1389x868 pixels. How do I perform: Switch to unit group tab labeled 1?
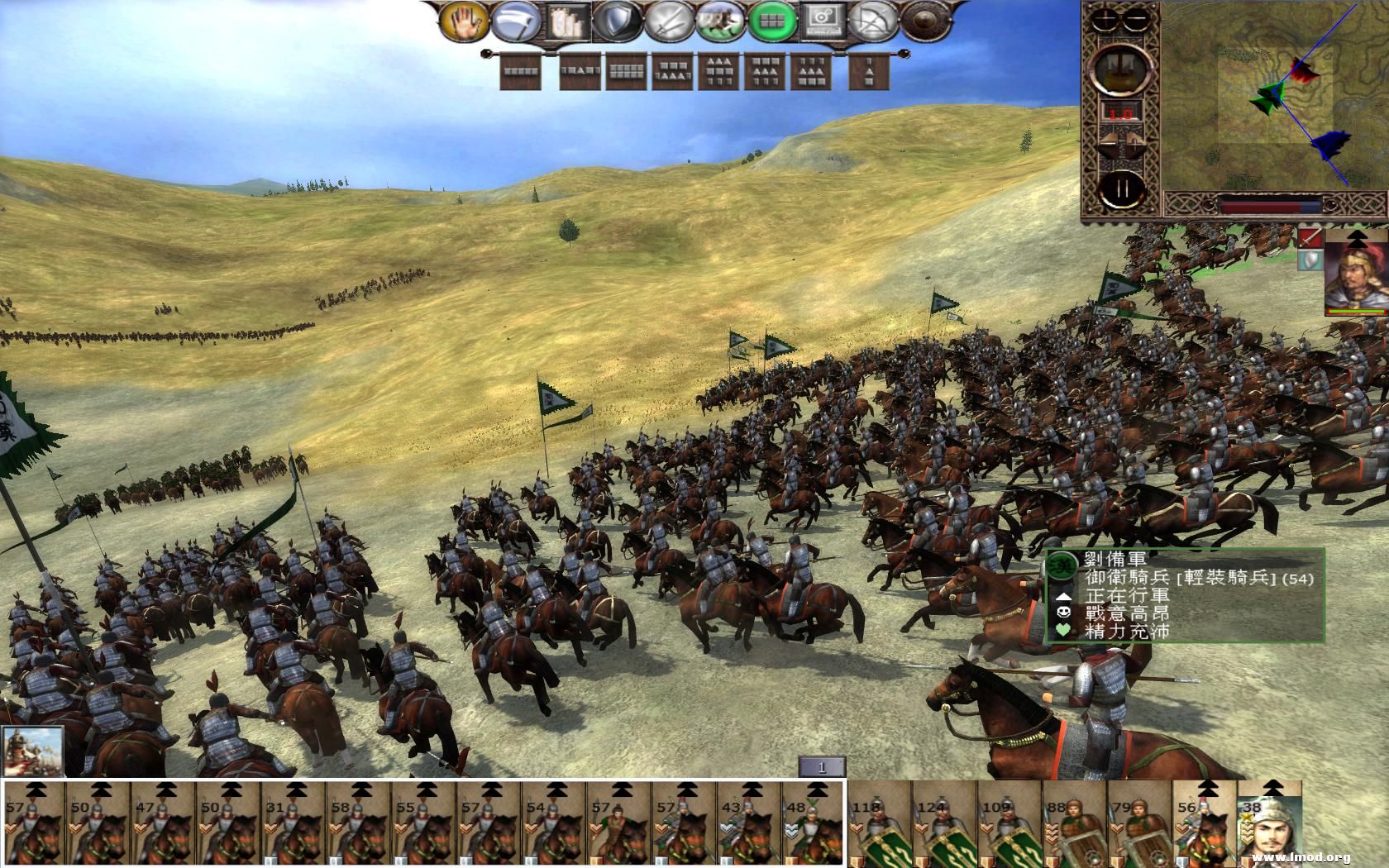point(822,767)
